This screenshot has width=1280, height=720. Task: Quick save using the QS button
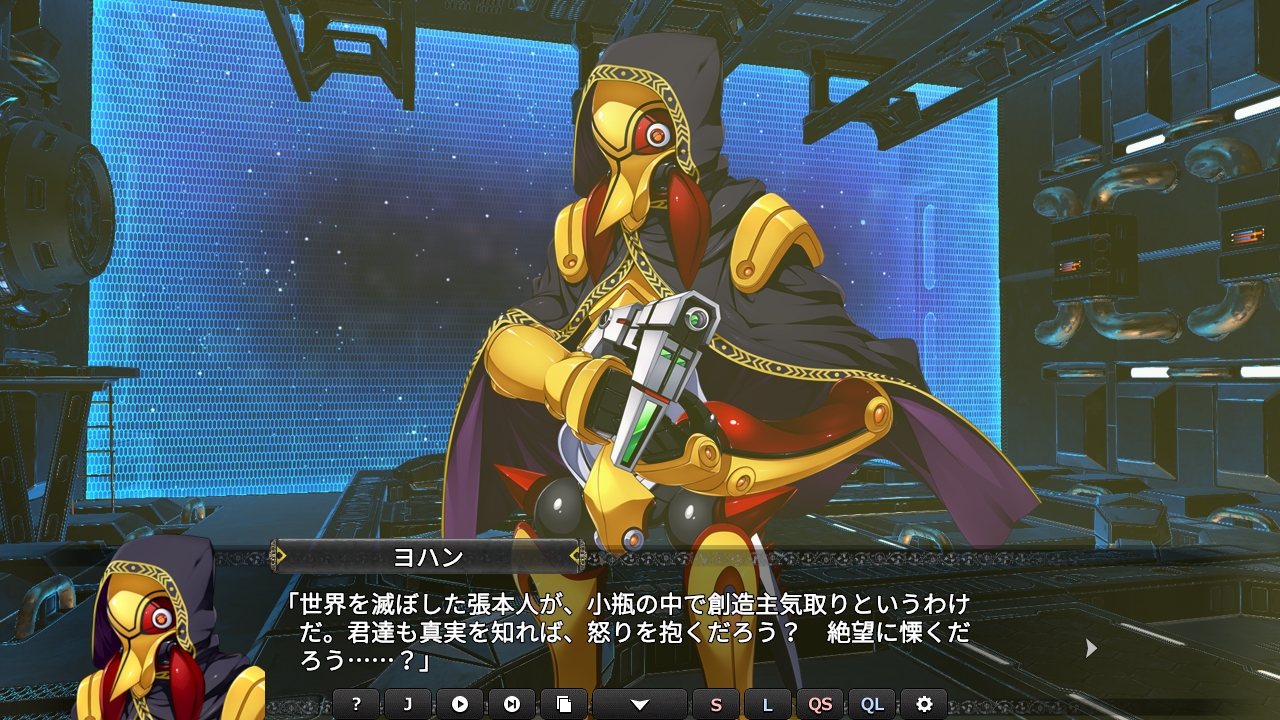[820, 704]
